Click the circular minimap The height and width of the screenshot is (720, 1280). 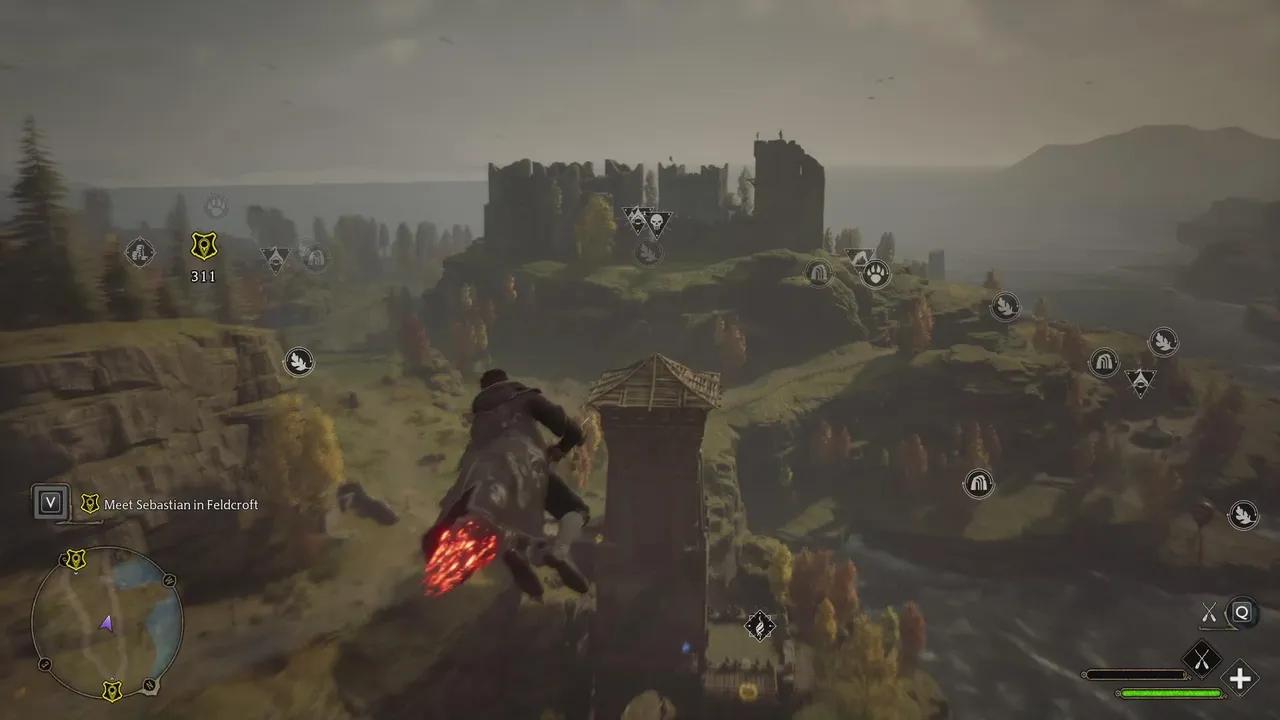[x=107, y=622]
